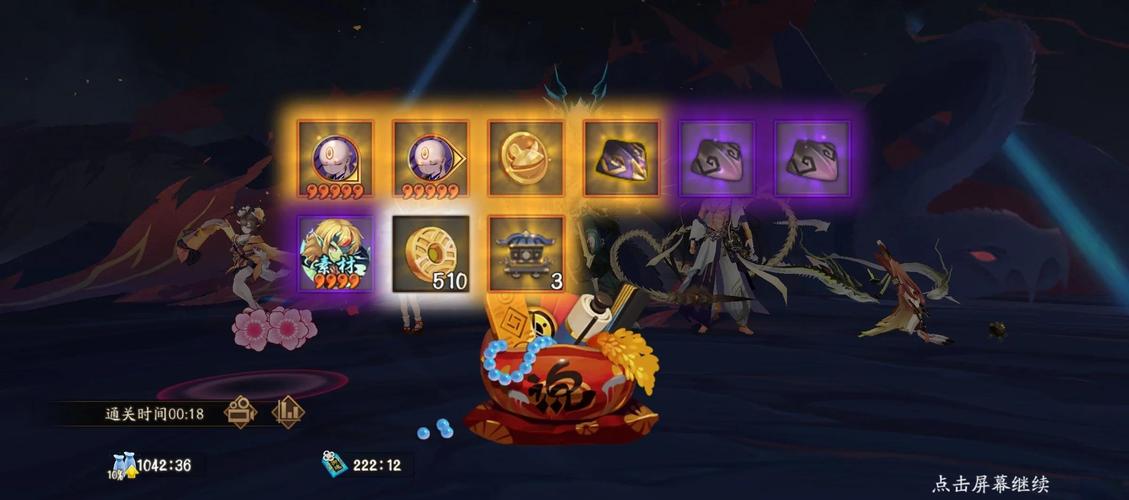Inspect the palanquin chest reward showing 3
1129x500 pixels.
click(x=526, y=254)
